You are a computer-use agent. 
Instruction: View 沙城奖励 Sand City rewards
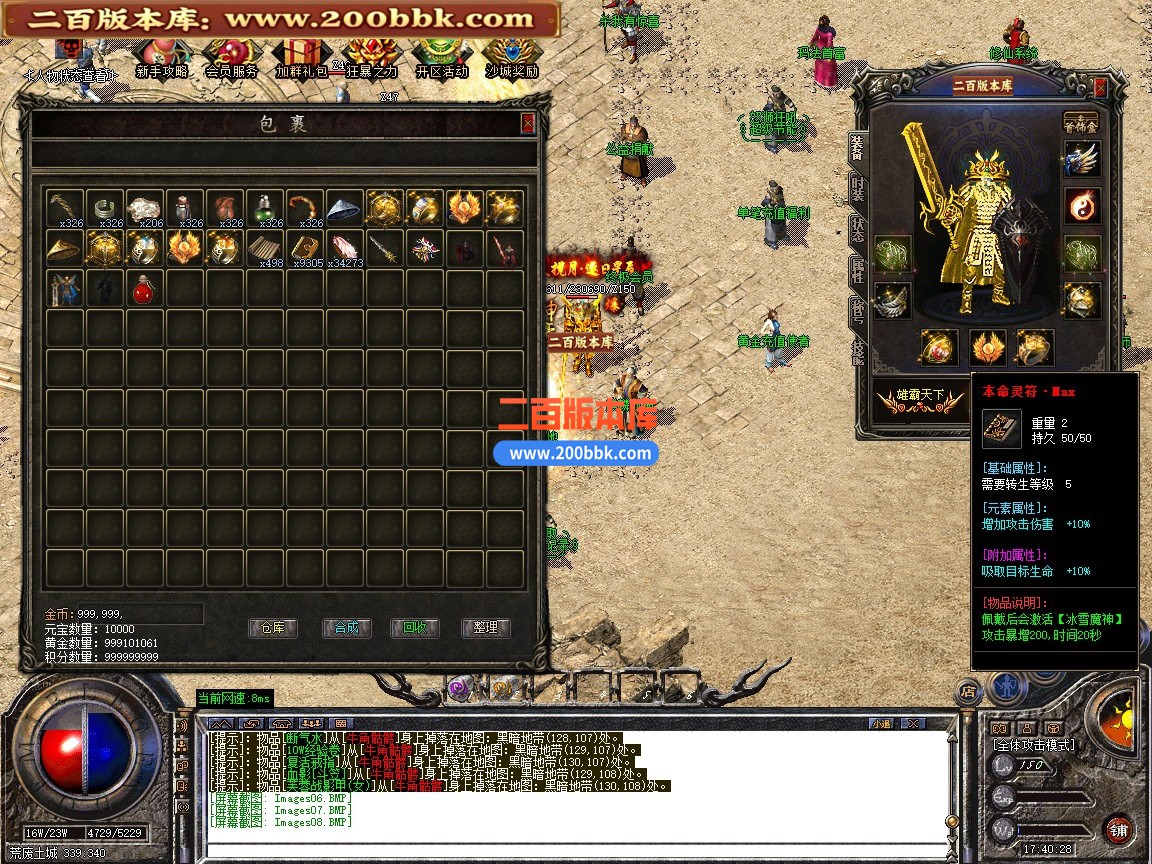click(511, 58)
